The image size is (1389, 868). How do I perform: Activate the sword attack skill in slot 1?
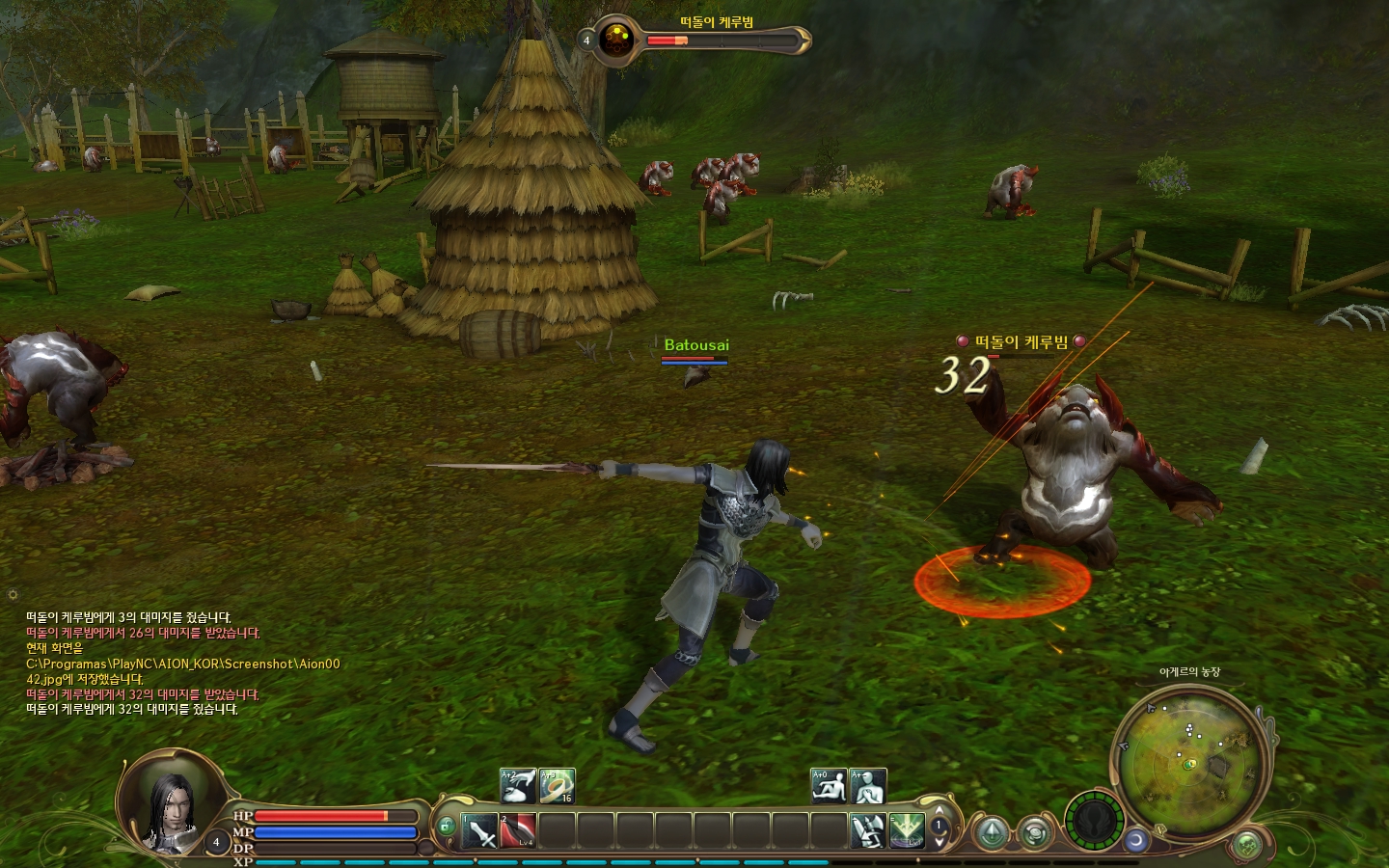(x=479, y=830)
